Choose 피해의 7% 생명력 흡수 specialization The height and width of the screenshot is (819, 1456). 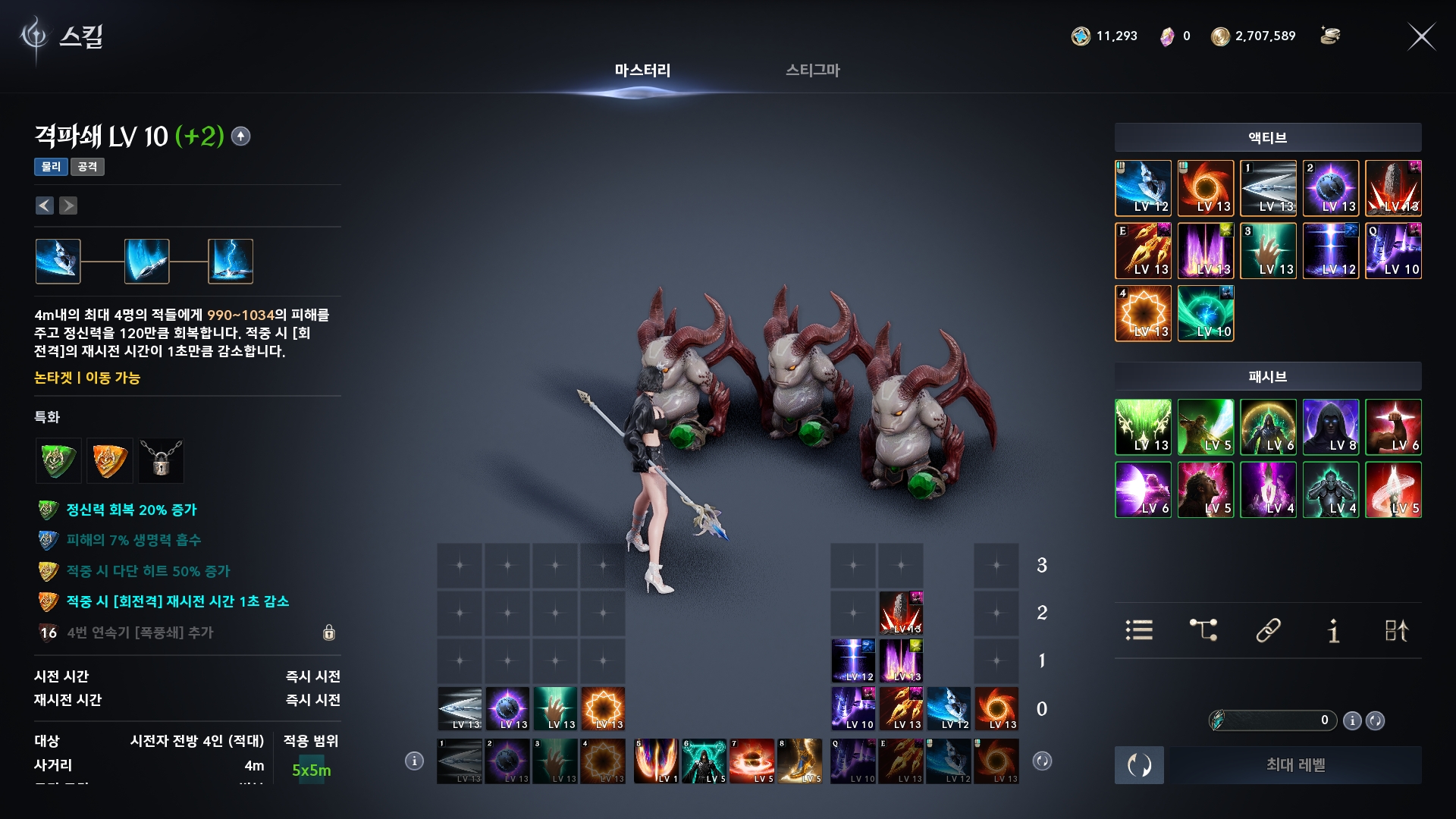[x=133, y=540]
